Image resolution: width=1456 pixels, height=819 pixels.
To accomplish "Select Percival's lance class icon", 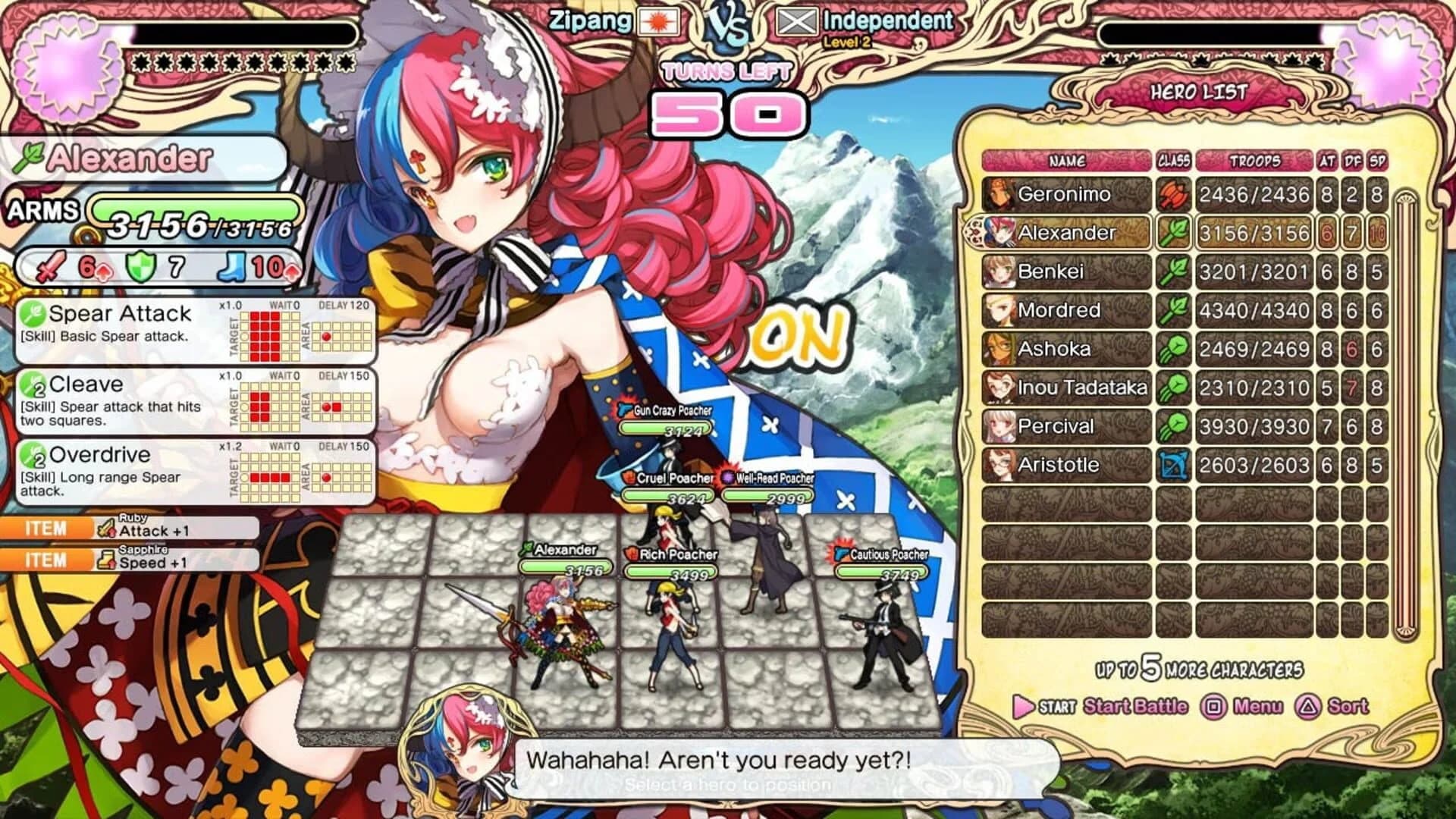I will point(1175,426).
